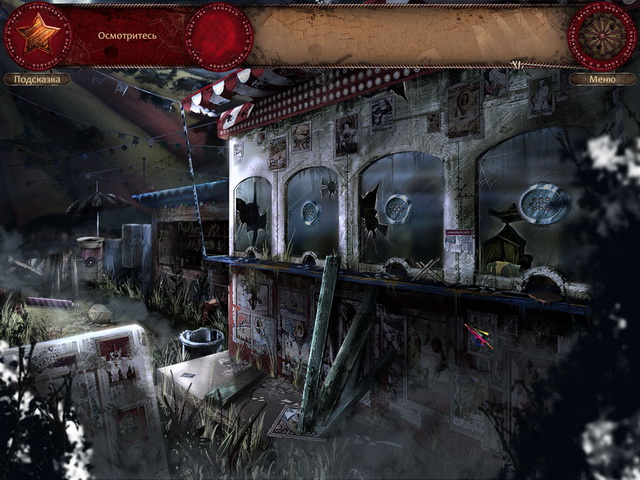Select the round dartboard emblem

[601, 36]
